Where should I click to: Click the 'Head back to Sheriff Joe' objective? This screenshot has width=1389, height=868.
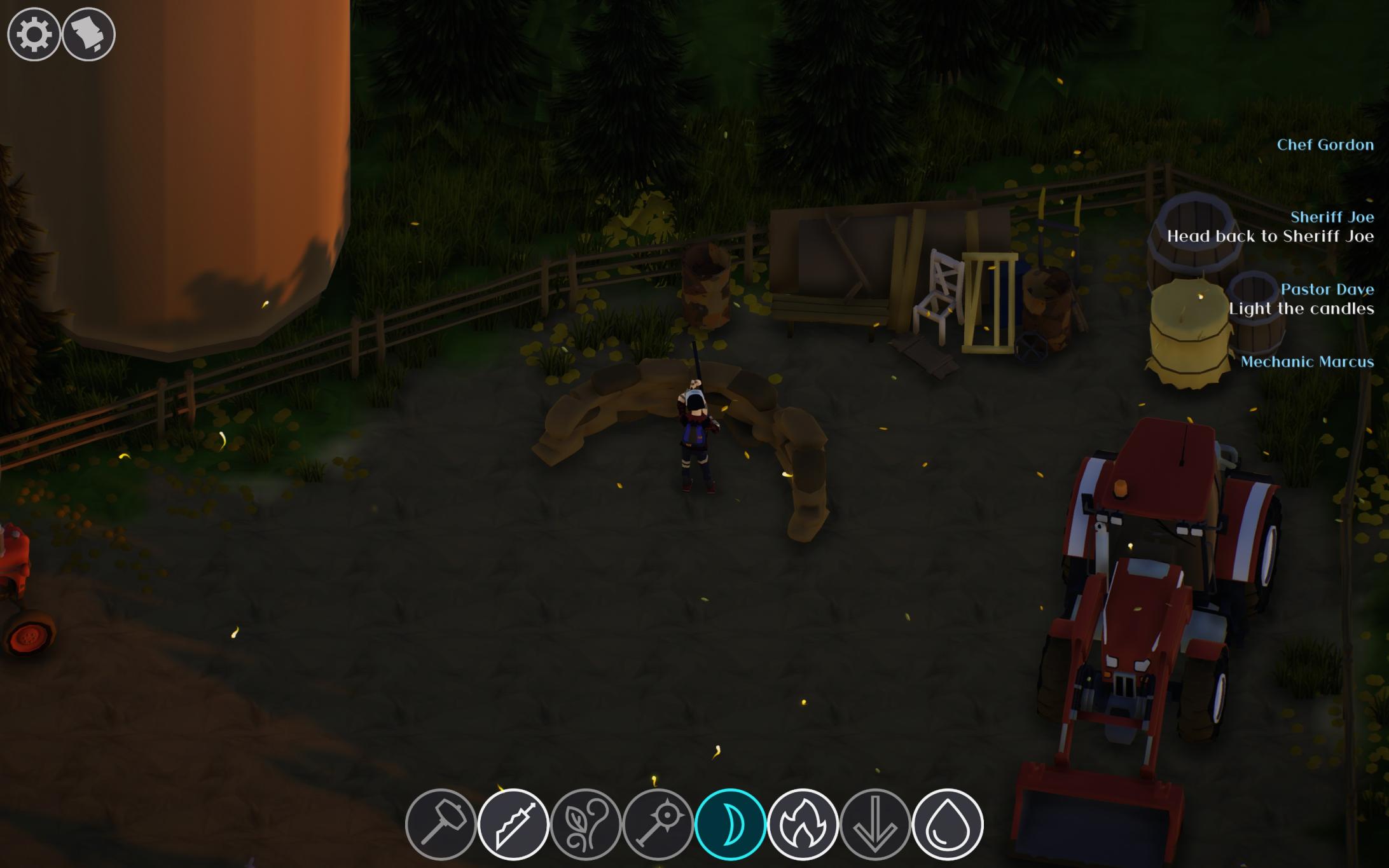point(1269,237)
